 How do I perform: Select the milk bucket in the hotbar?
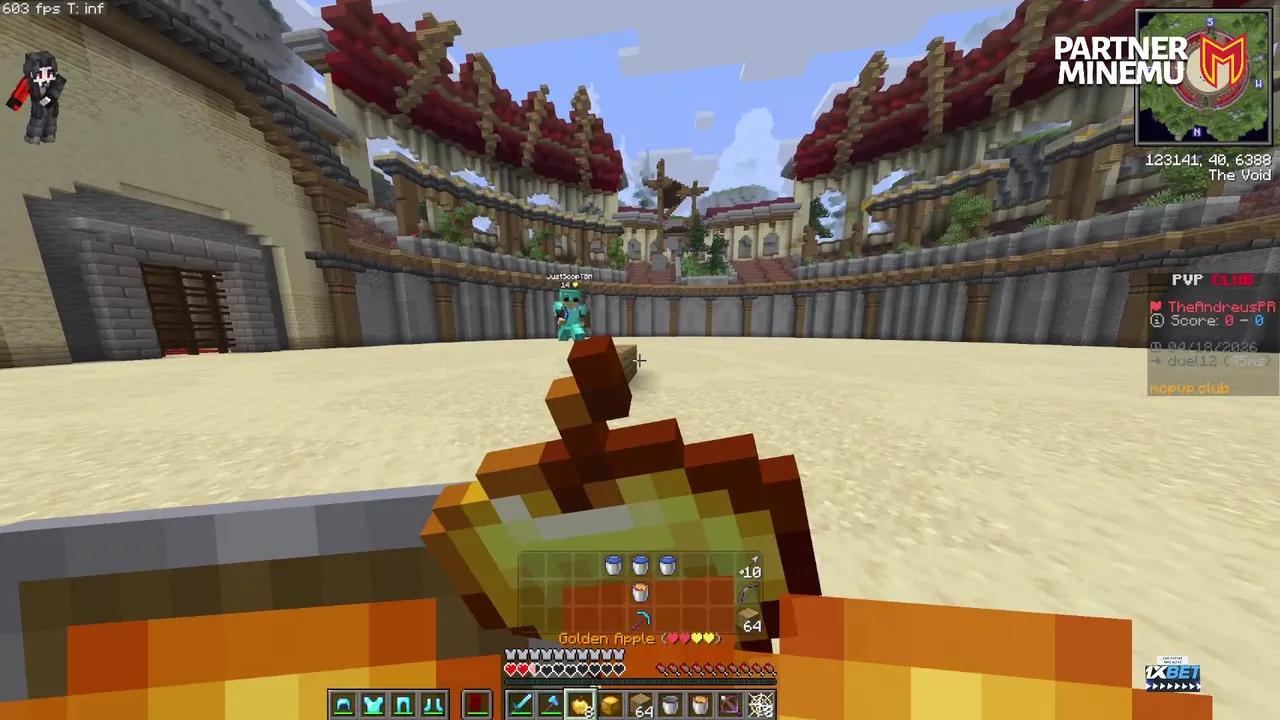click(672, 705)
